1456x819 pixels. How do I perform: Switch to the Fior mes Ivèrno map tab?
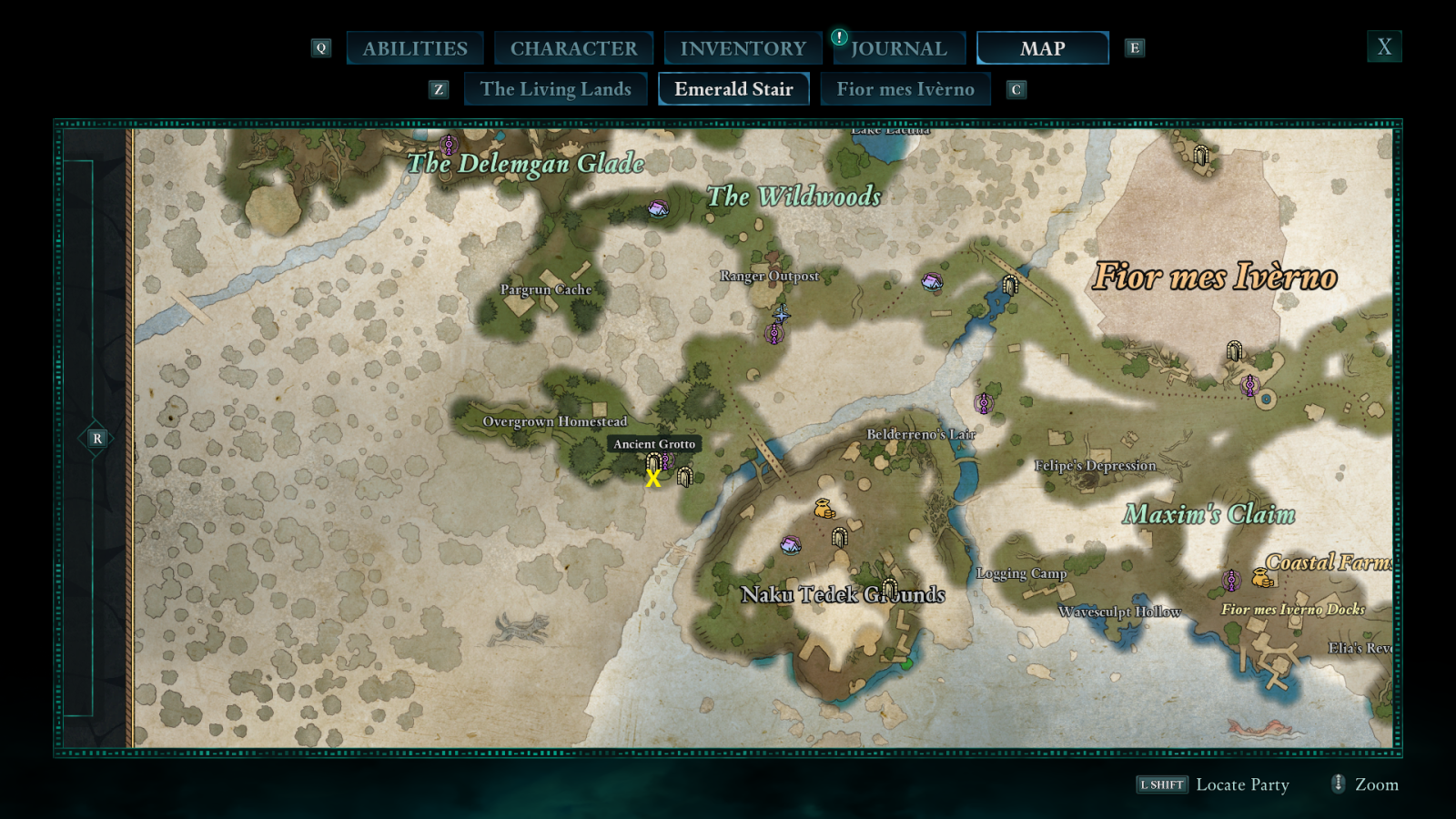(x=905, y=88)
